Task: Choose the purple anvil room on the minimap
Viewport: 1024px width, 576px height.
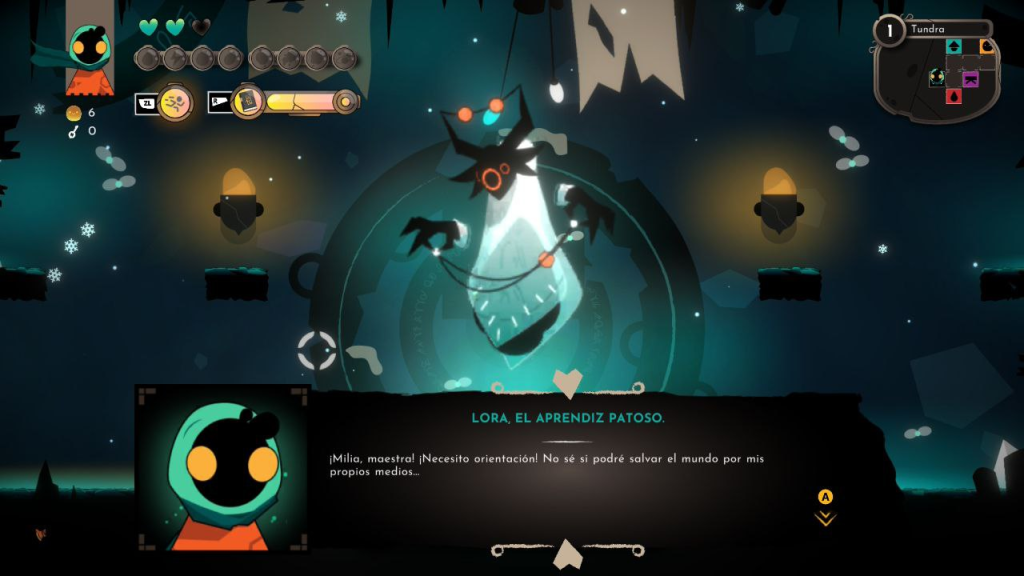Action: pyautogui.click(x=970, y=79)
